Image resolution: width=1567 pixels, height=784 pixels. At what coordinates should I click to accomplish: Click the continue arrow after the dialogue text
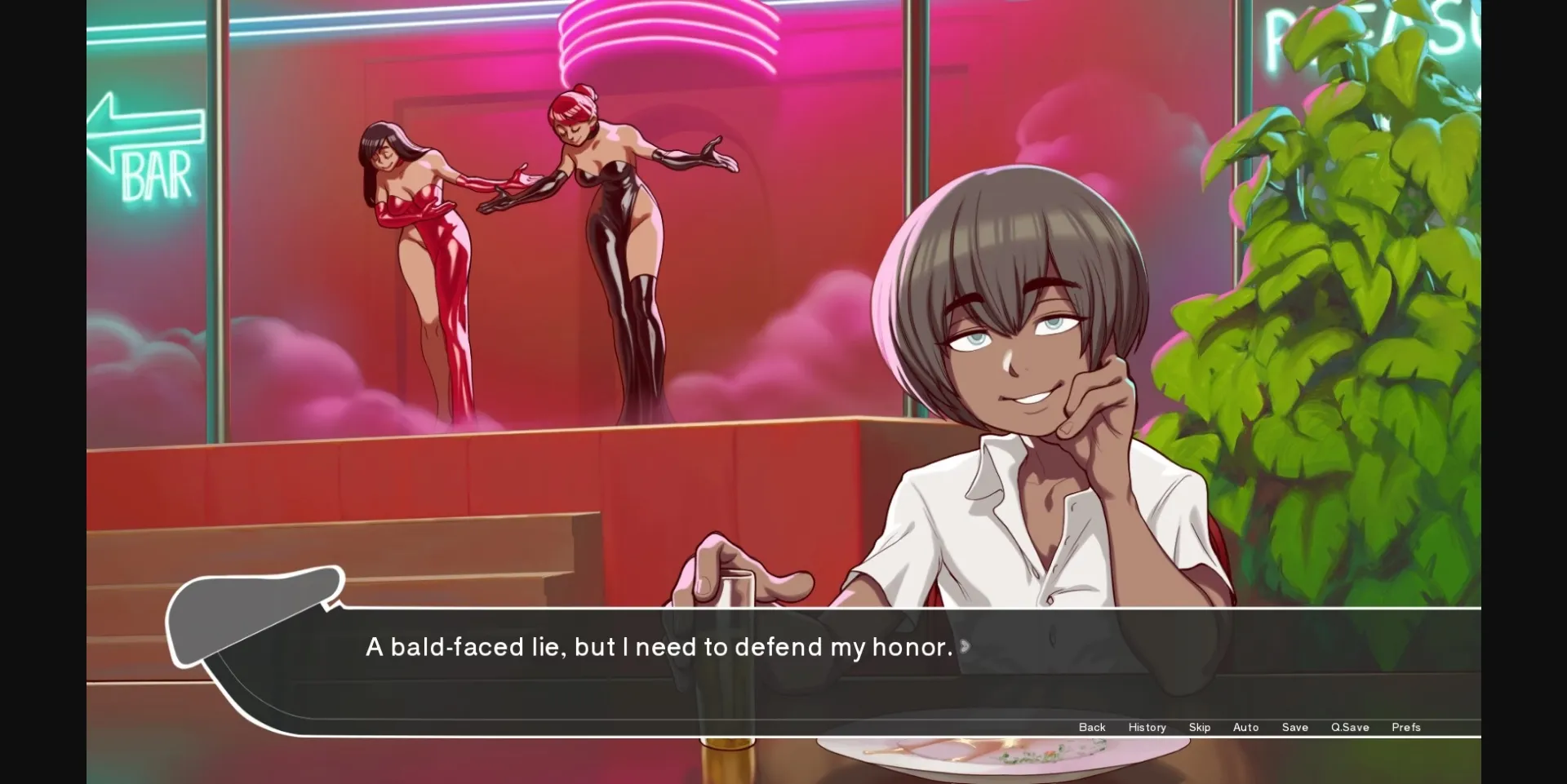click(x=966, y=645)
